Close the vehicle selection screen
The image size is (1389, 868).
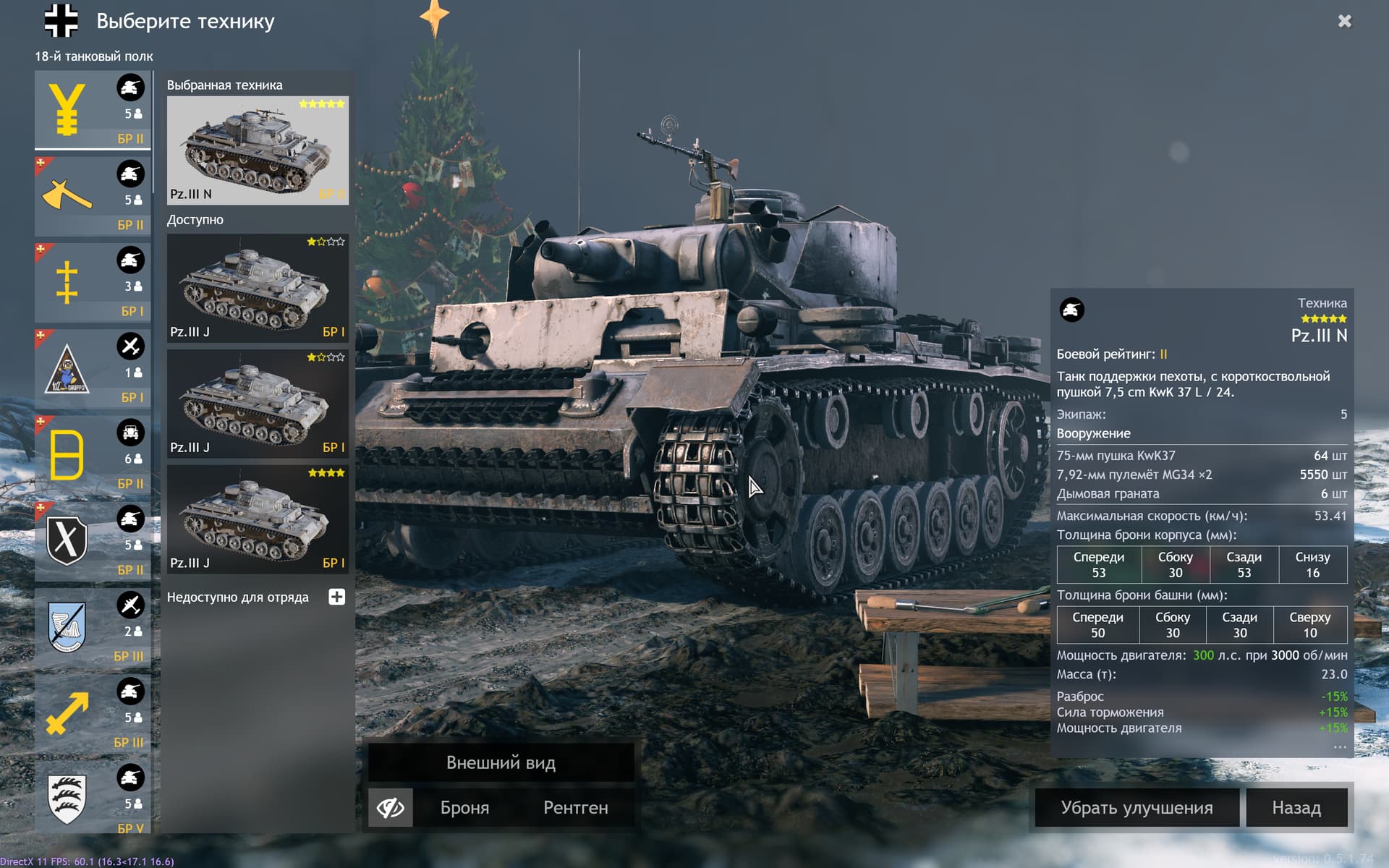click(1344, 22)
